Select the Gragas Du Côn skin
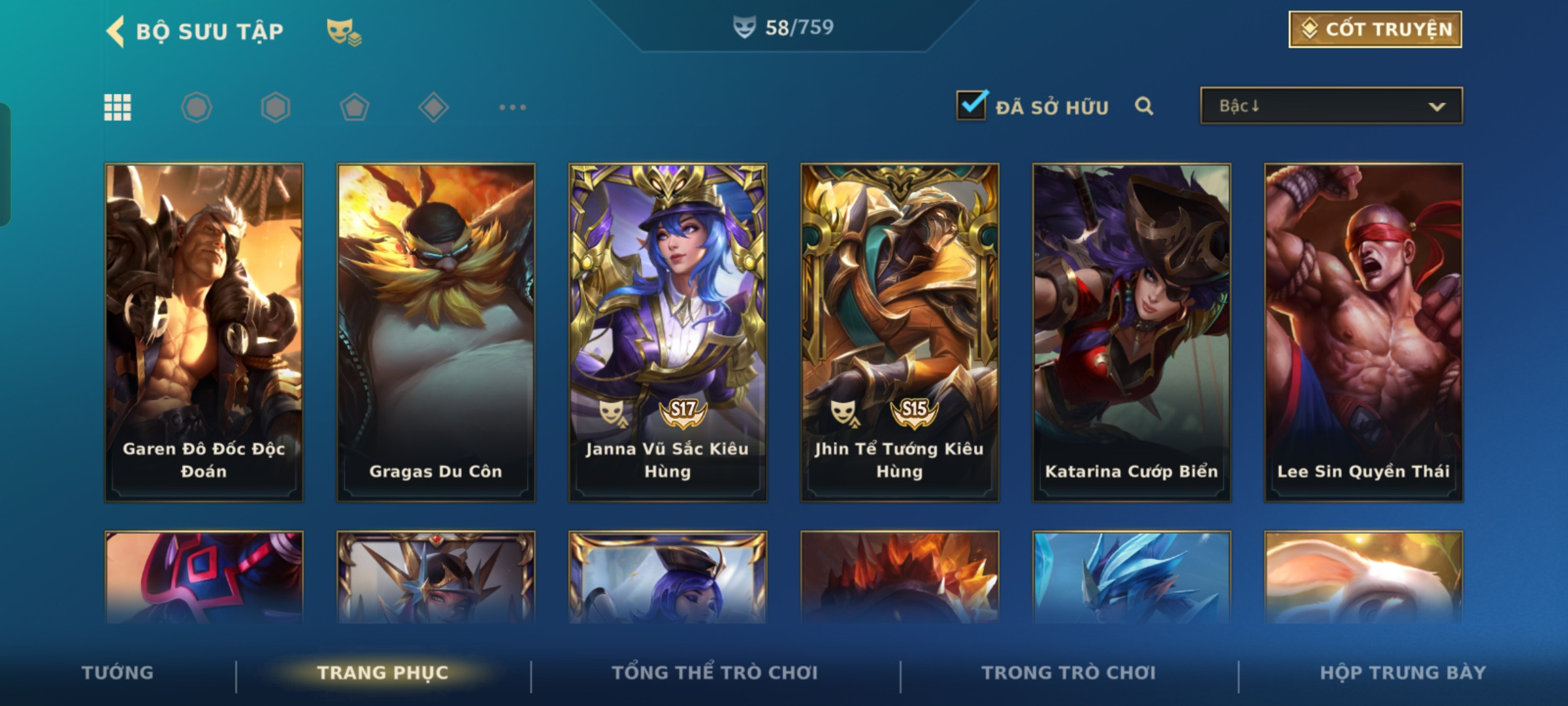The width and height of the screenshot is (1568, 706). click(436, 332)
